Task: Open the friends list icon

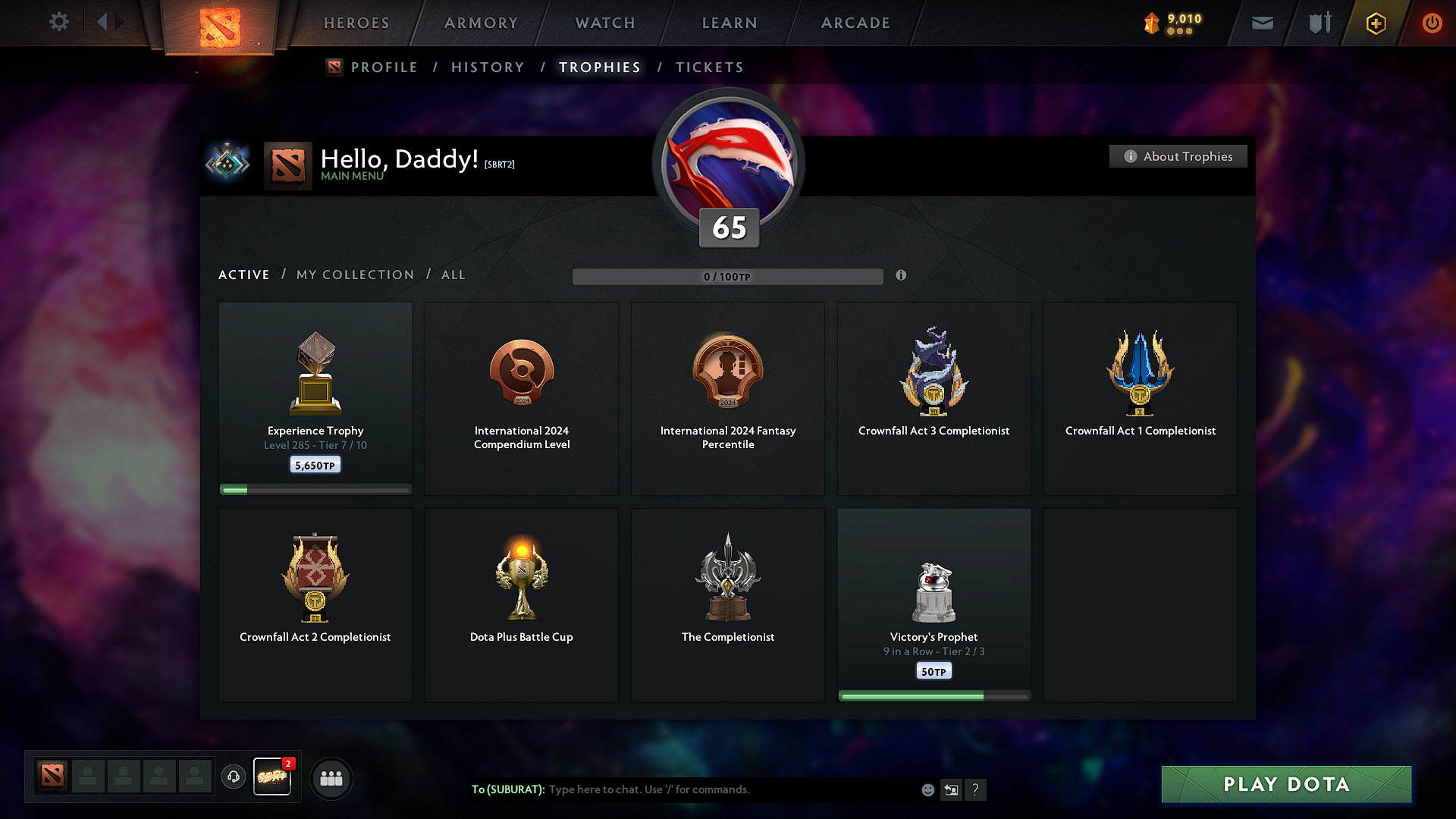Action: 331,777
